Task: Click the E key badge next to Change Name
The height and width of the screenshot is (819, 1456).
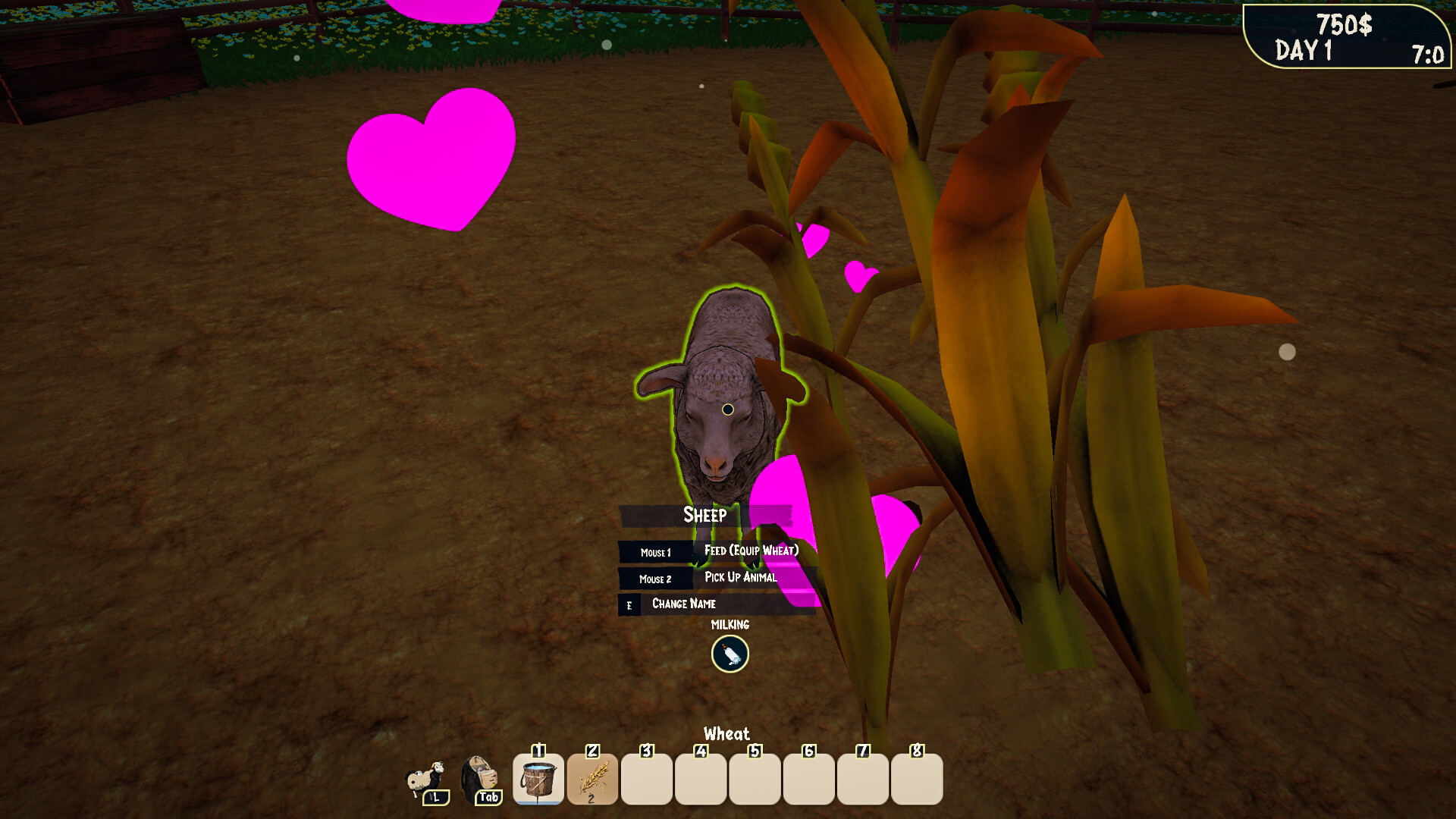Action: [629, 605]
